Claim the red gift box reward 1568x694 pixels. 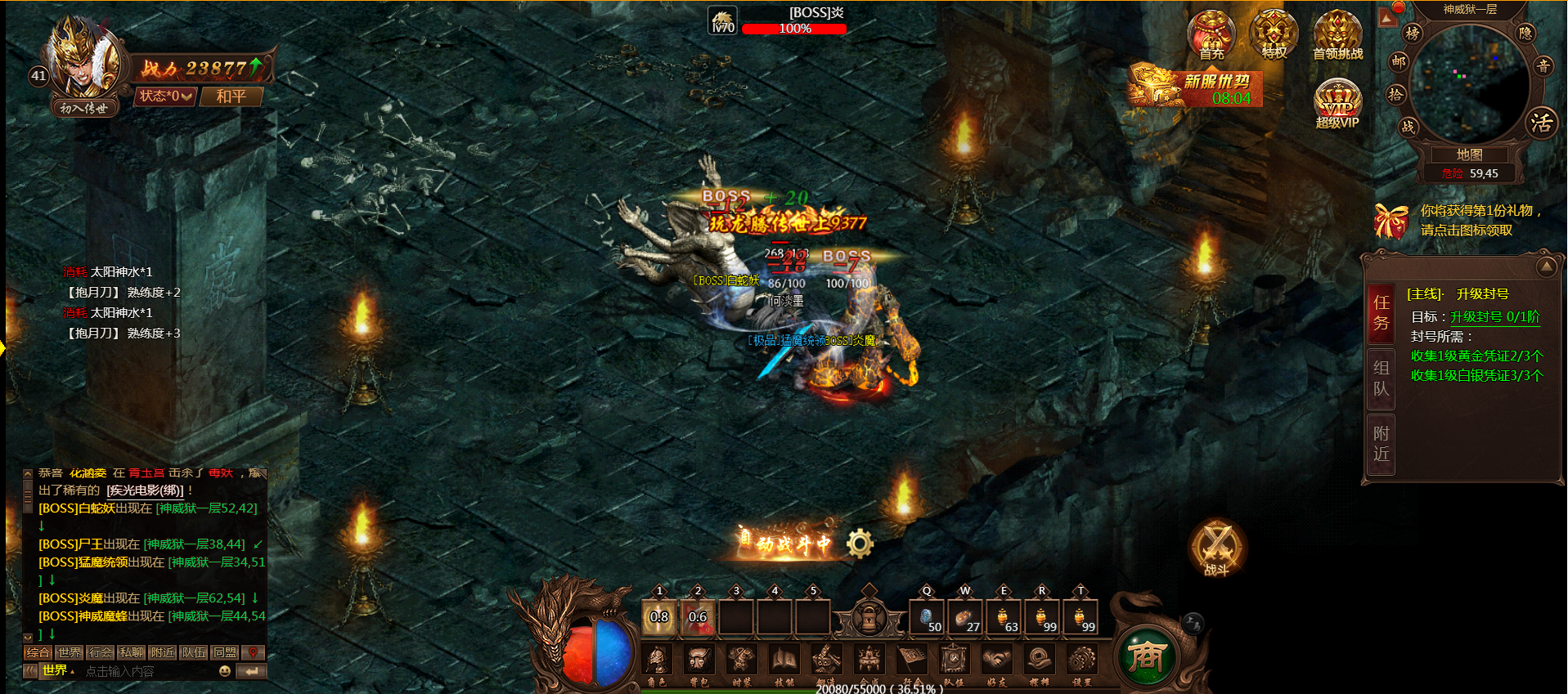tap(1391, 221)
